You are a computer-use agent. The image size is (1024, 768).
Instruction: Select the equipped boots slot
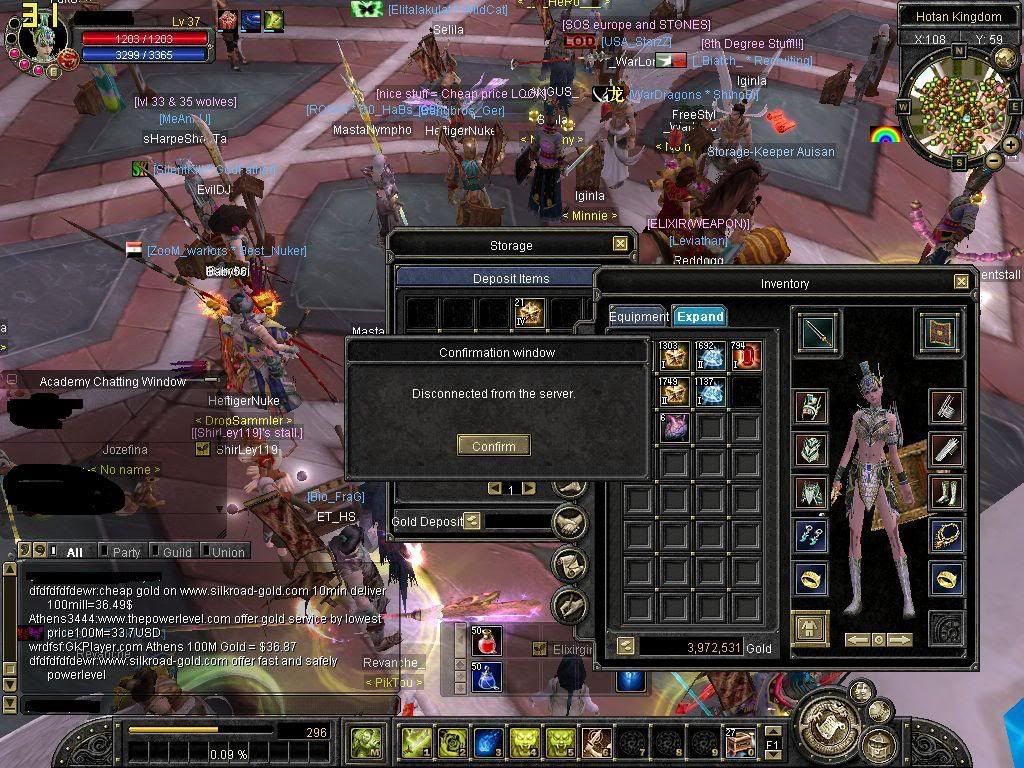point(946,492)
